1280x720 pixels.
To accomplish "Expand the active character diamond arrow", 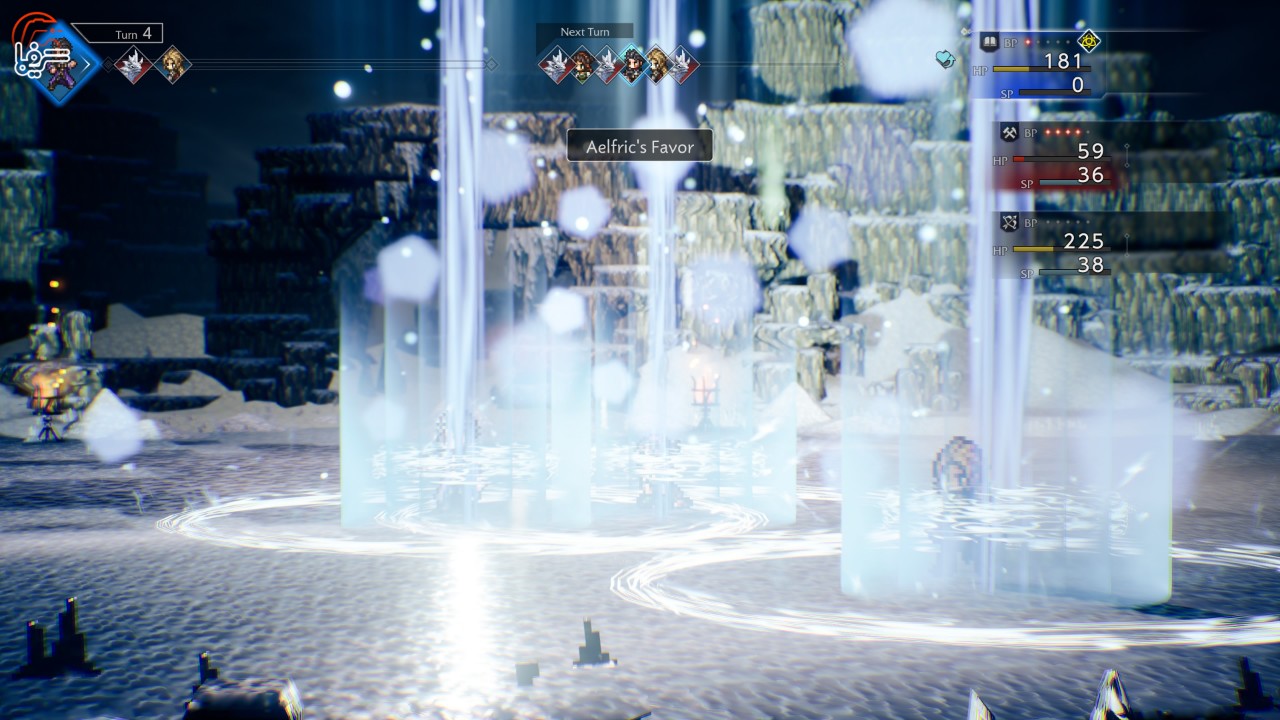I will [x=87, y=63].
